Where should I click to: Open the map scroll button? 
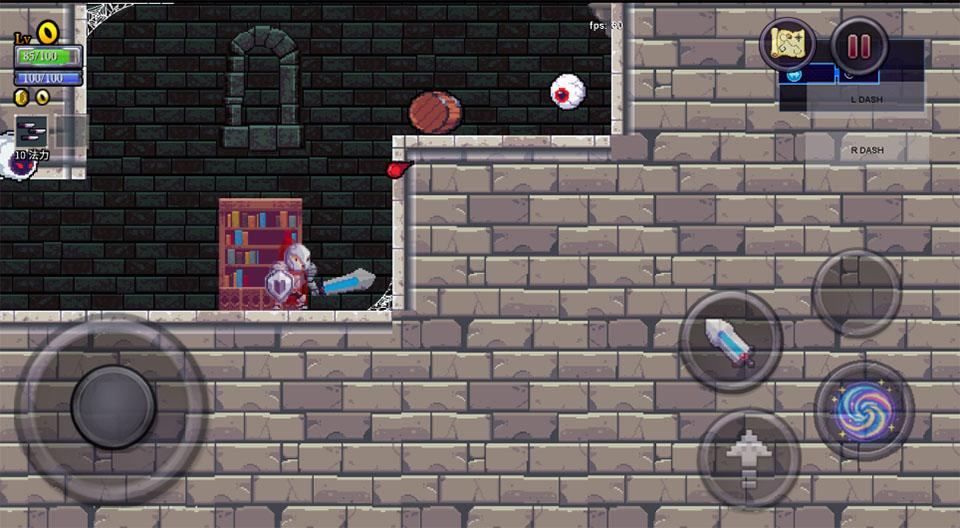point(787,45)
